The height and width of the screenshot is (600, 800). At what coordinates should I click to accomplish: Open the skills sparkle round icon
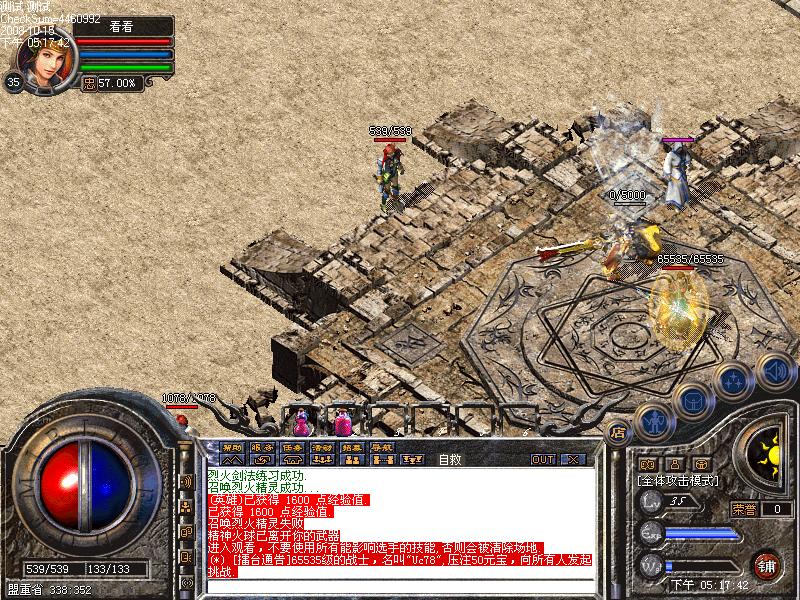pyautogui.click(x=733, y=381)
